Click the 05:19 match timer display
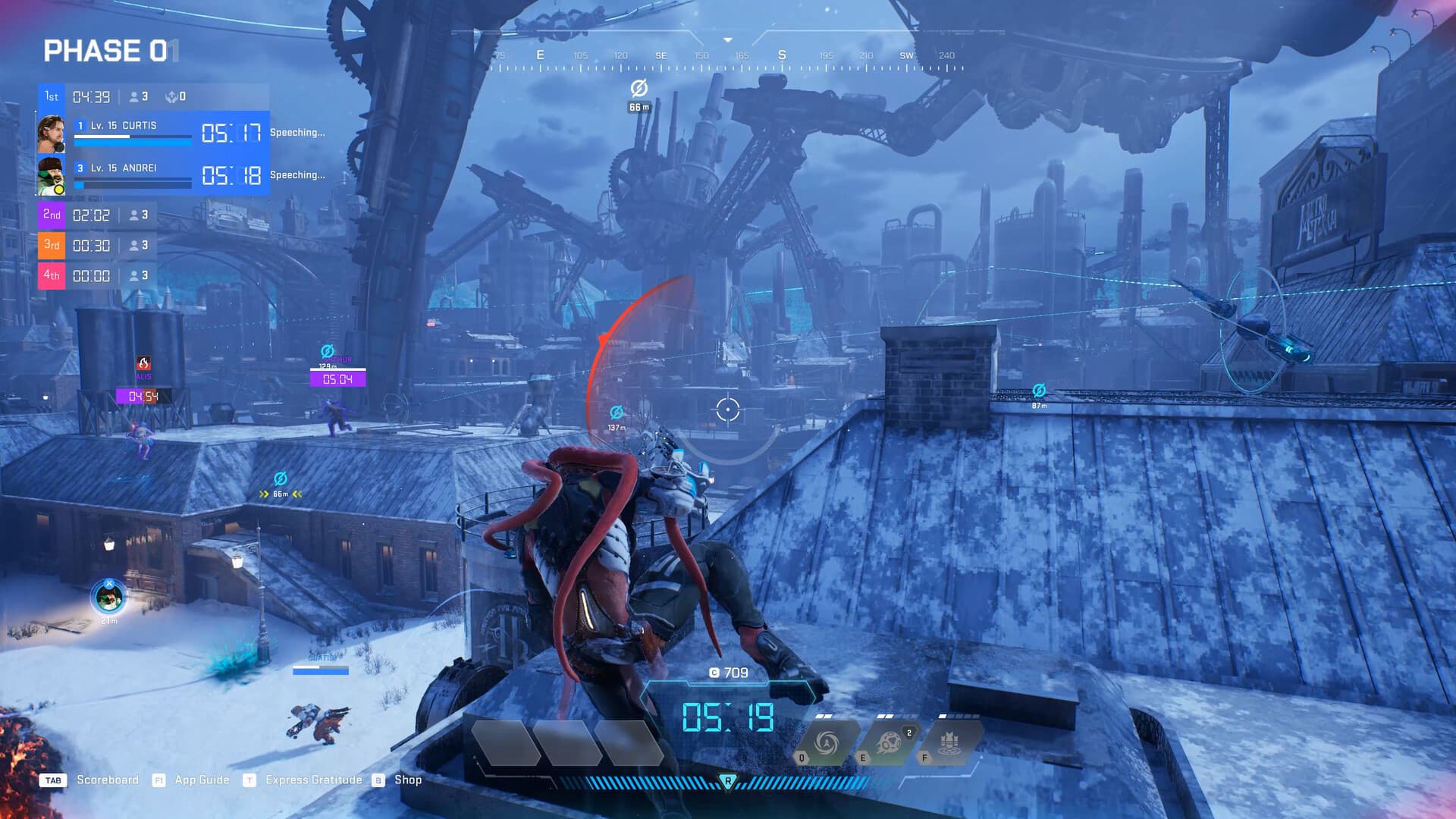The width and height of the screenshot is (1456, 819). 730,718
